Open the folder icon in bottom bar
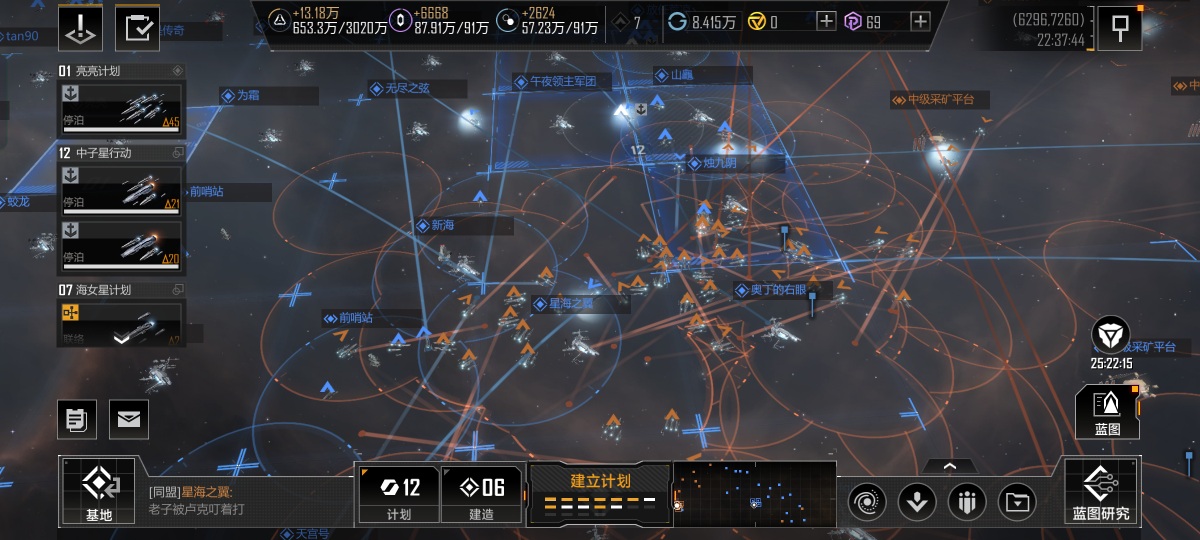 [1017, 501]
